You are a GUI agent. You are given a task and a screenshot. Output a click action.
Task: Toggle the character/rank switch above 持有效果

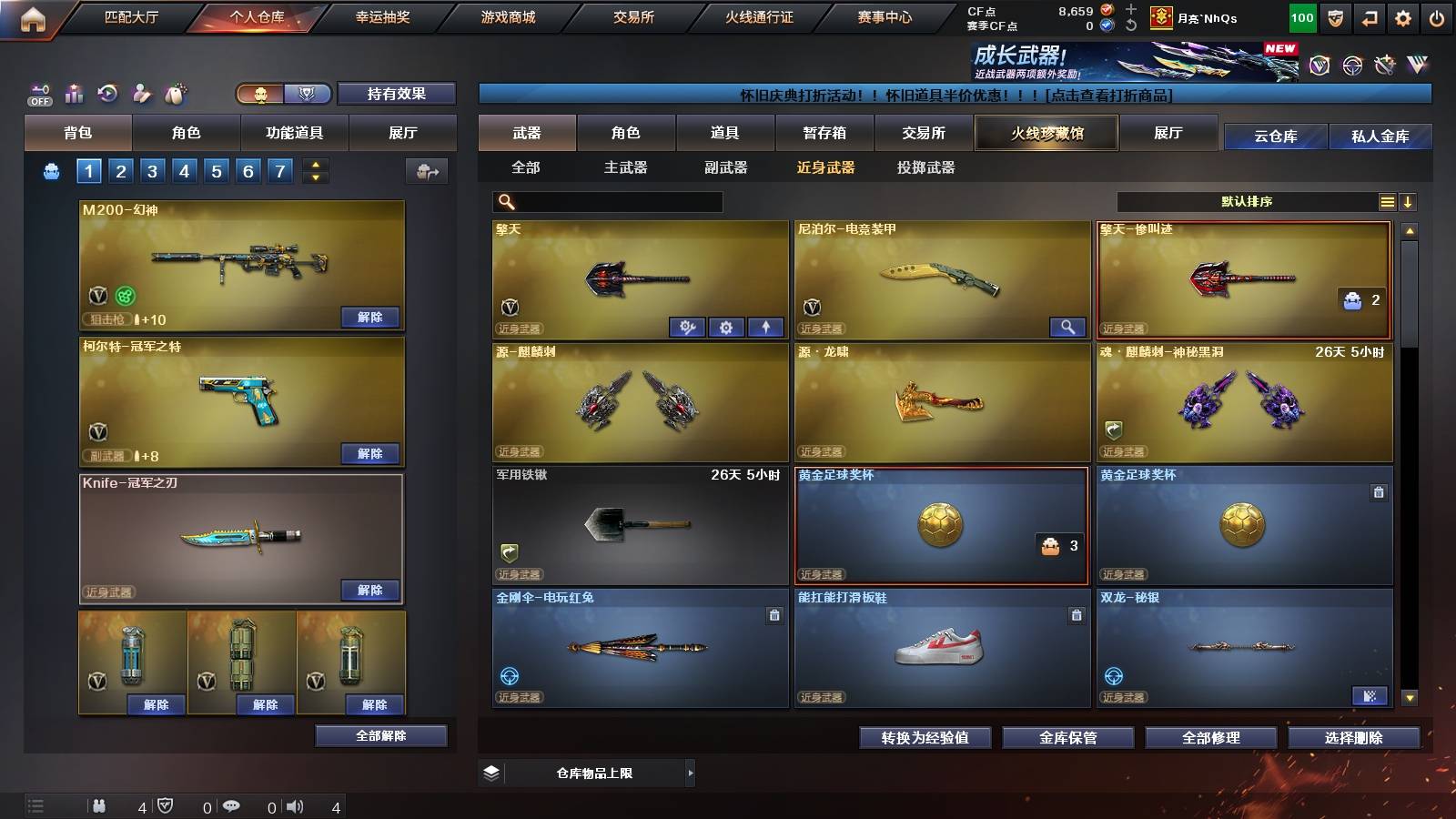278,94
